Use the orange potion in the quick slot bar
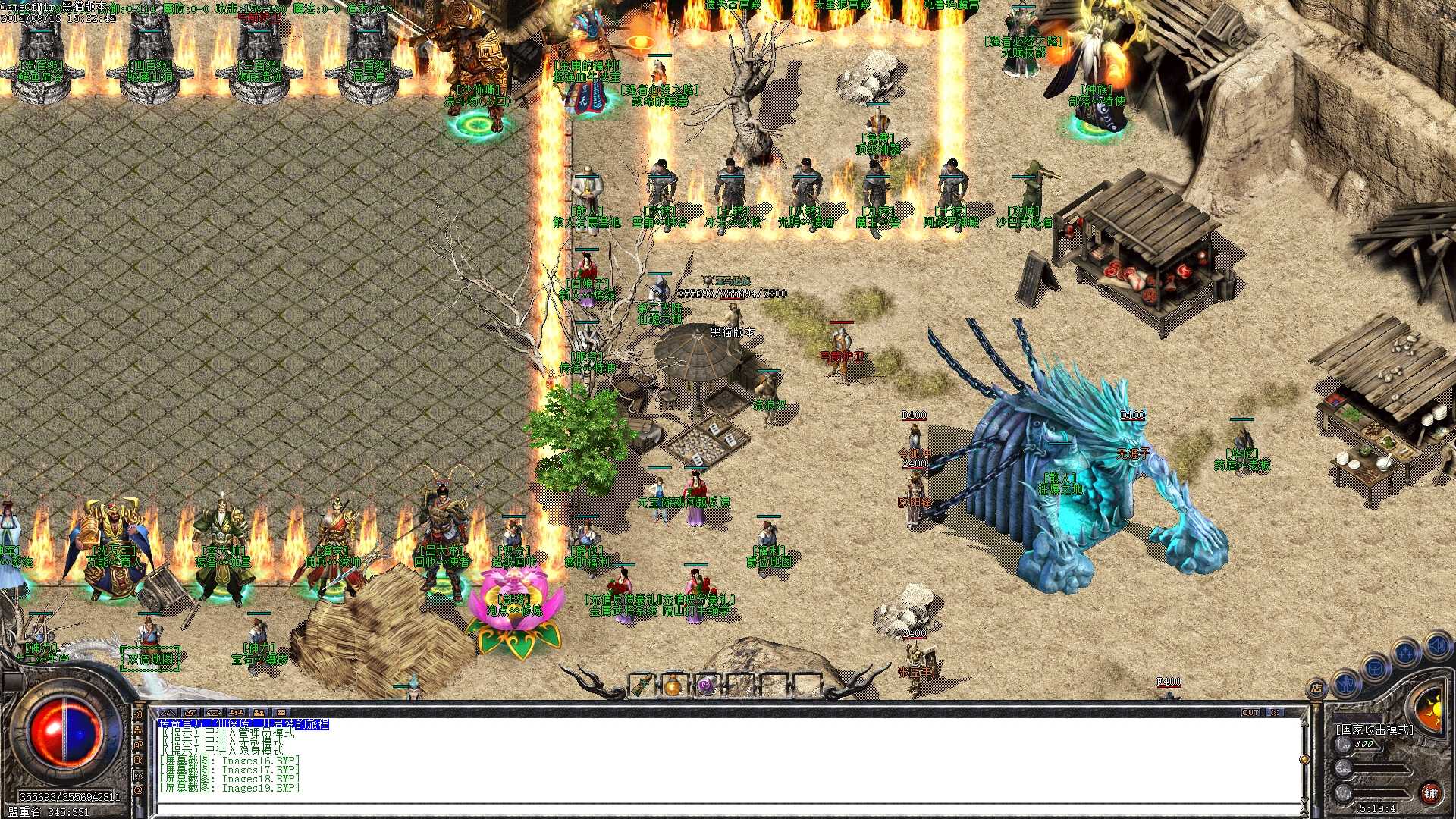The height and width of the screenshot is (819, 1456). (674, 684)
